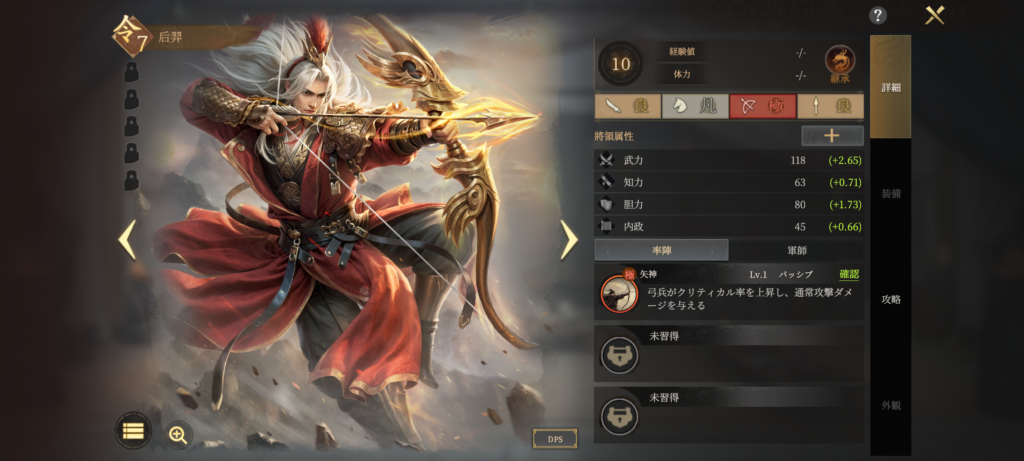Switch to the 軍師 skill tab

pos(796,250)
